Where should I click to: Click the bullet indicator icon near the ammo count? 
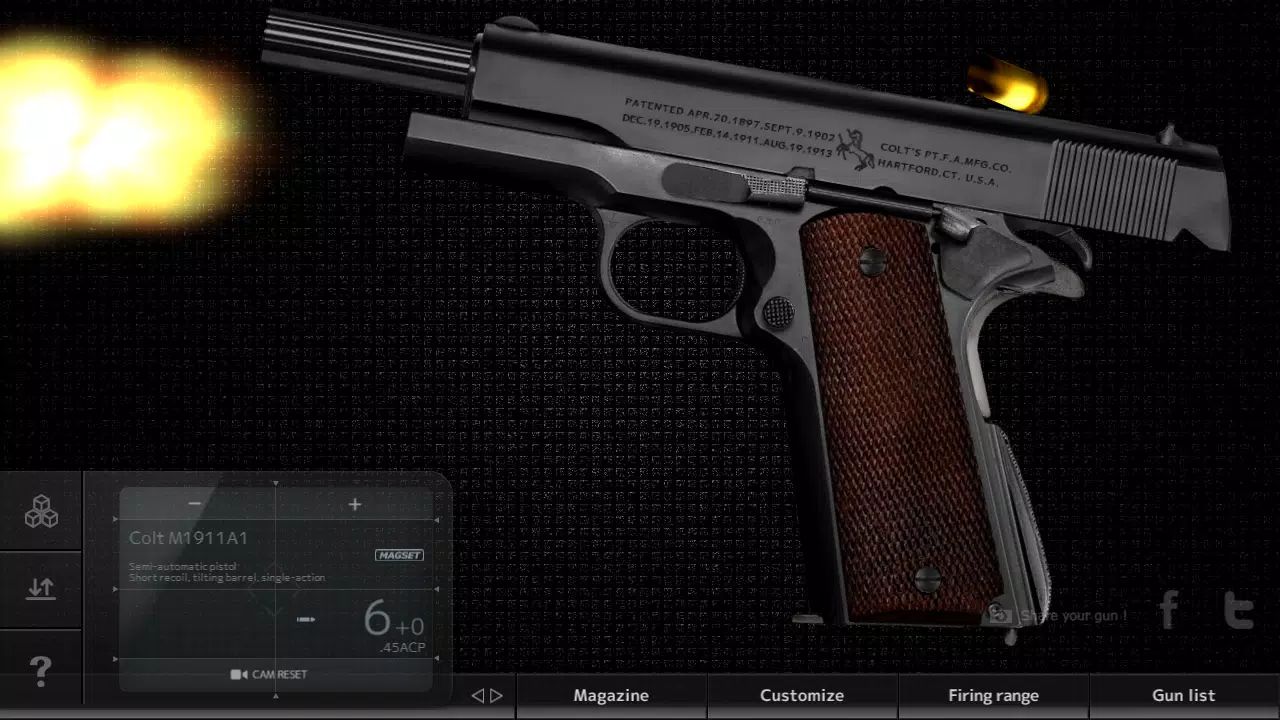(x=305, y=619)
